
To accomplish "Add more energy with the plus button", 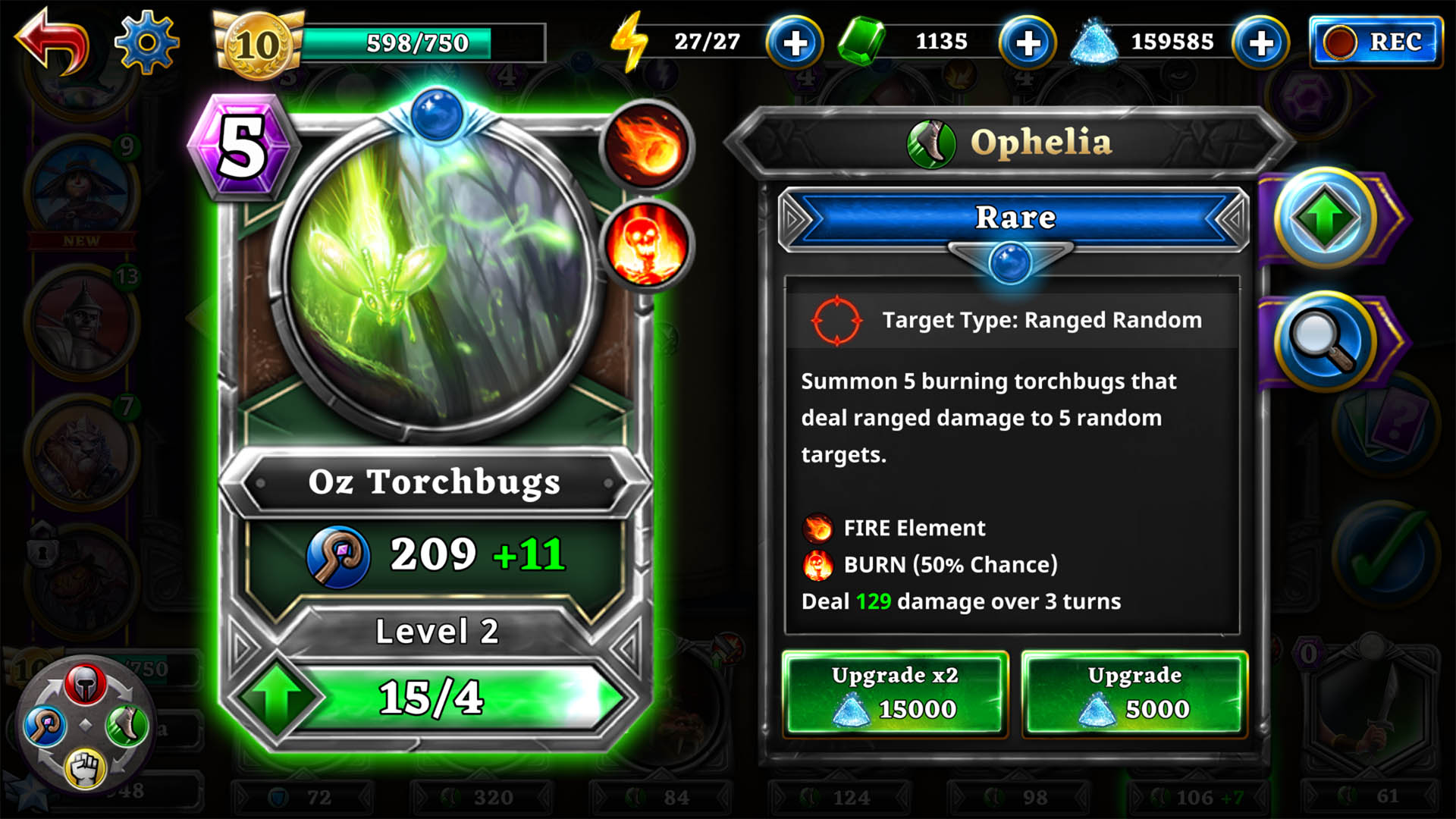I will point(794,43).
